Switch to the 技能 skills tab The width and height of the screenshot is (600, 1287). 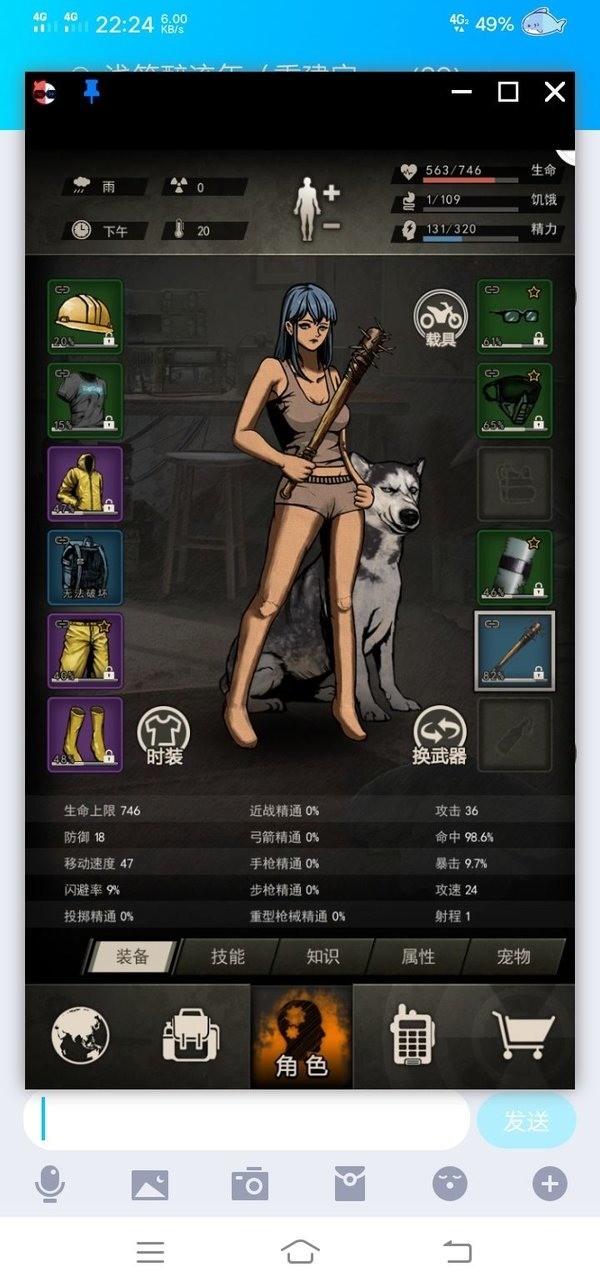pyautogui.click(x=228, y=956)
